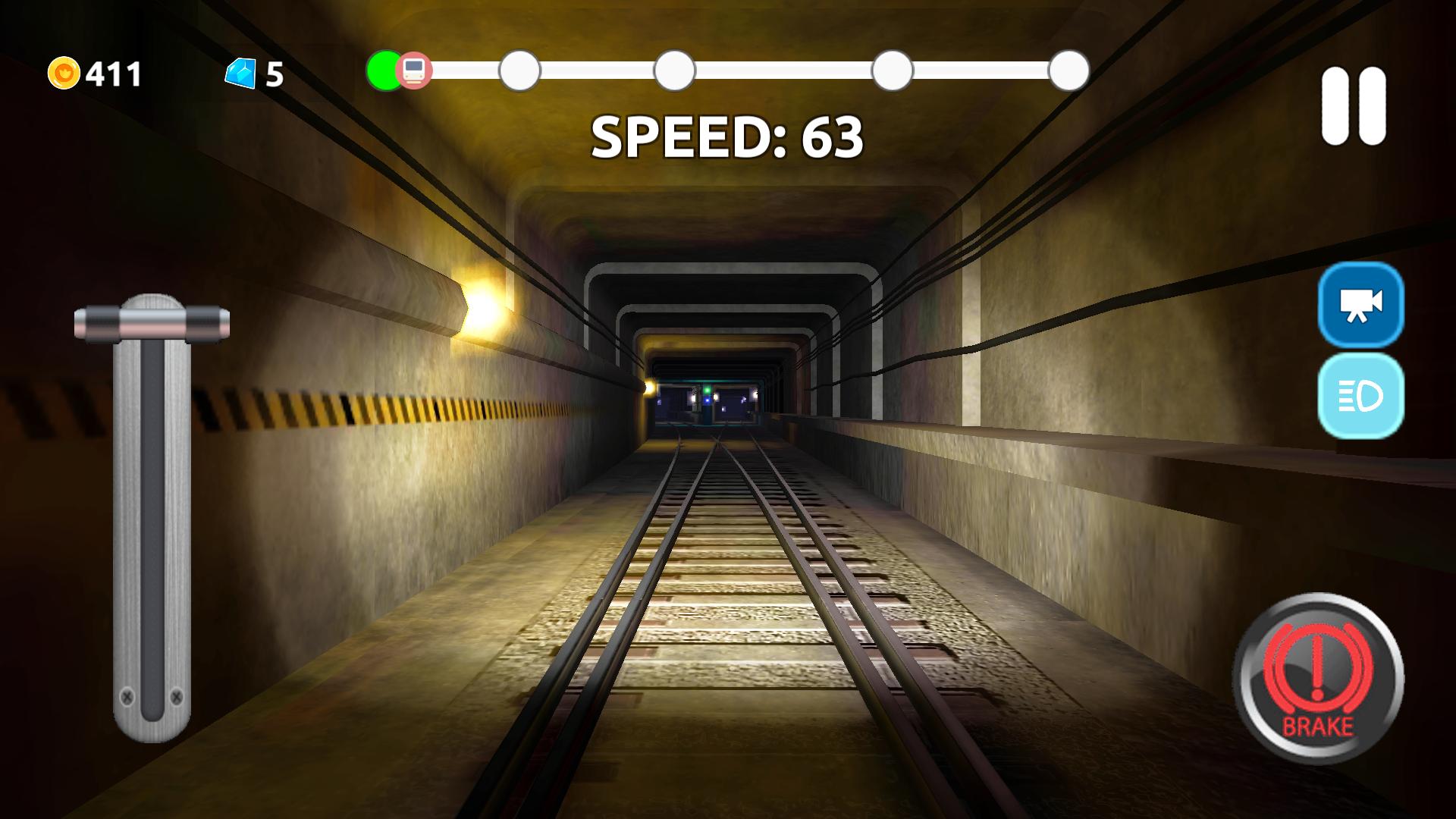Click the fourth station checkpoint circle
The image size is (1456, 819).
892,71
